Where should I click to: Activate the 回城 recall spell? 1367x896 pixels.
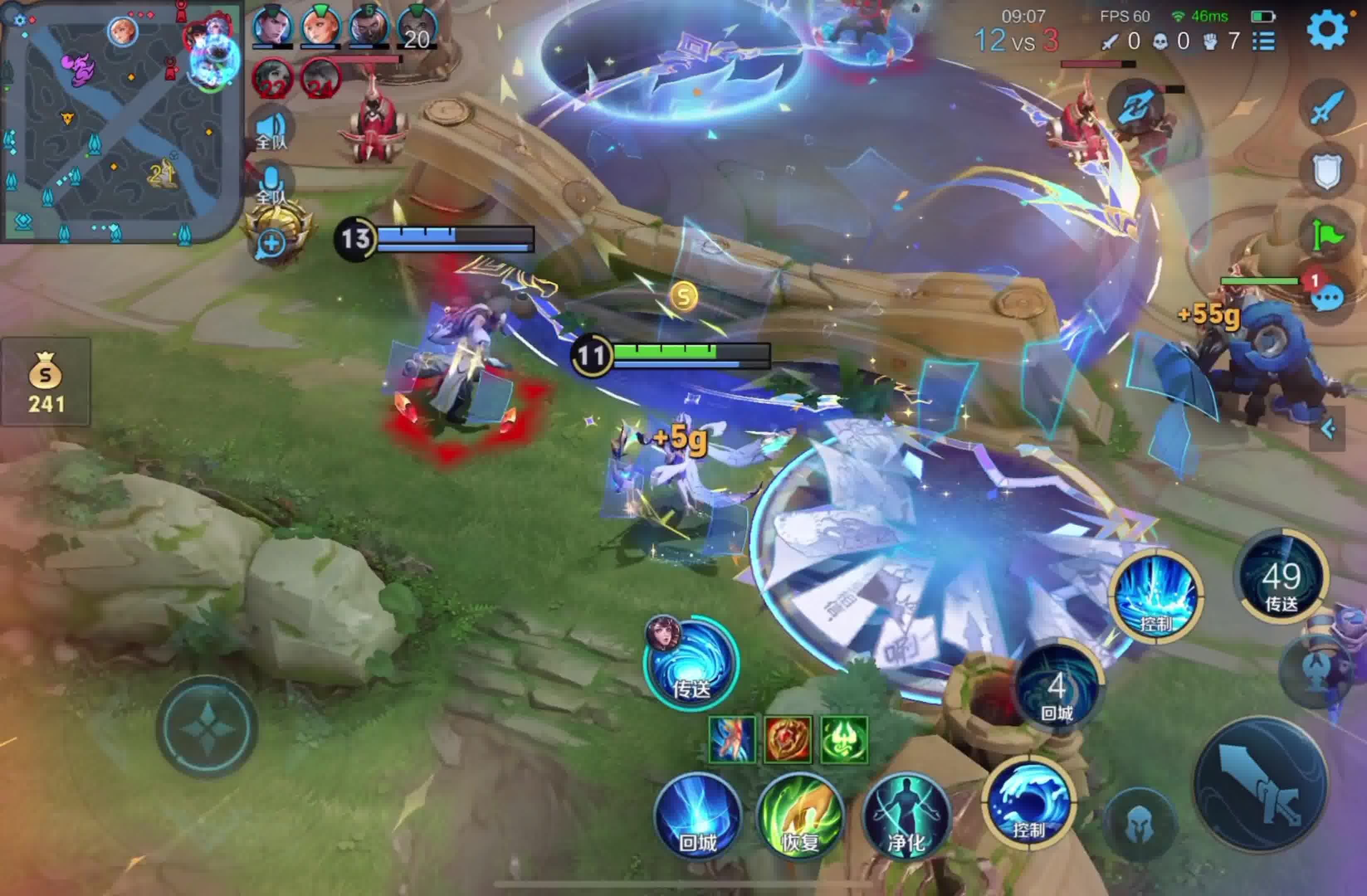click(698, 815)
